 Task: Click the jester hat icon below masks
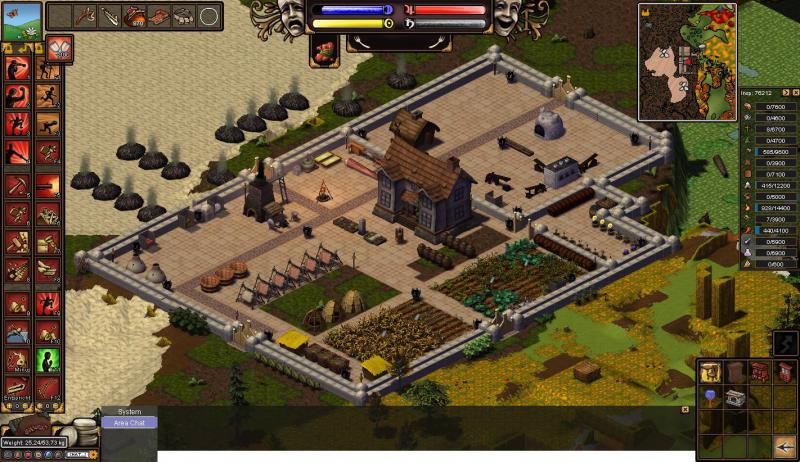(x=326, y=53)
